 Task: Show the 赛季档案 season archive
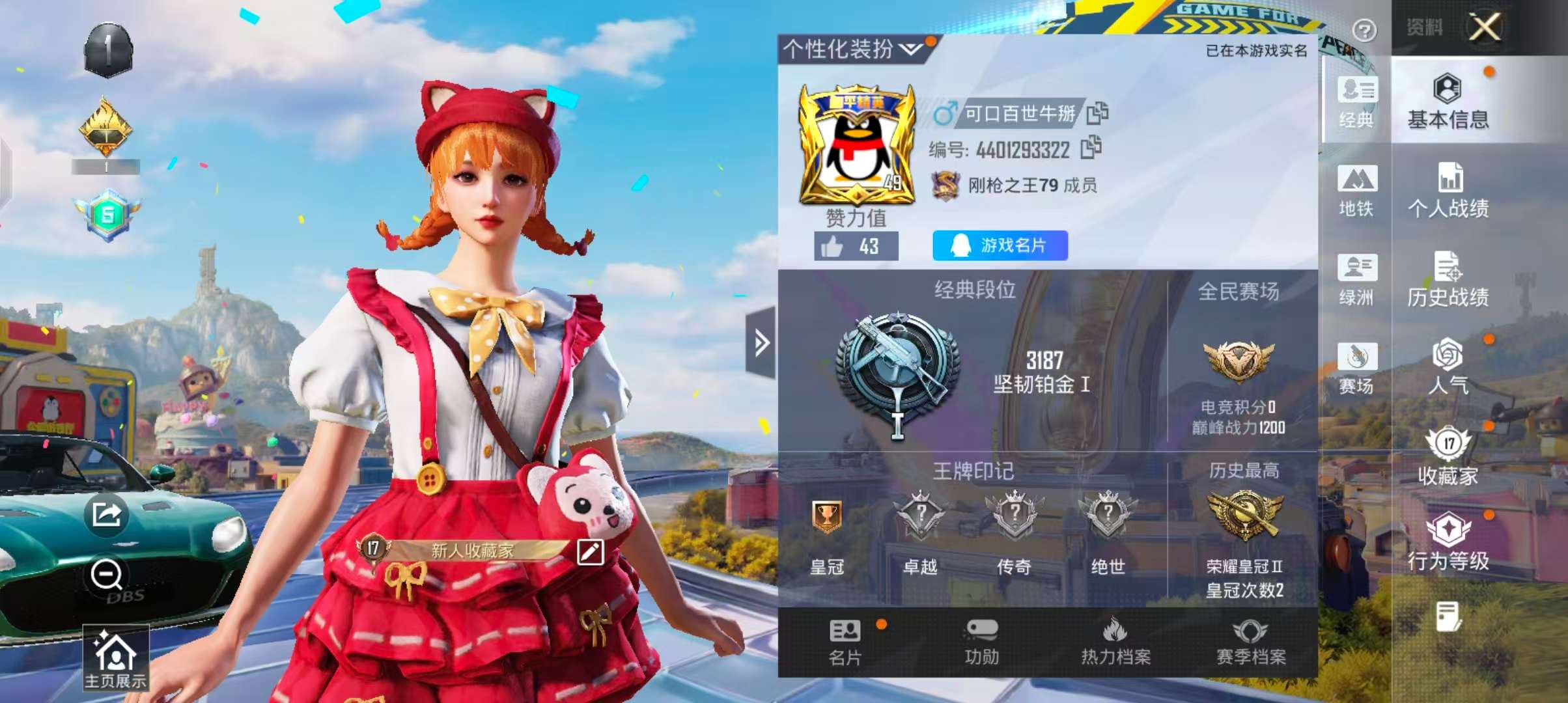1251,642
